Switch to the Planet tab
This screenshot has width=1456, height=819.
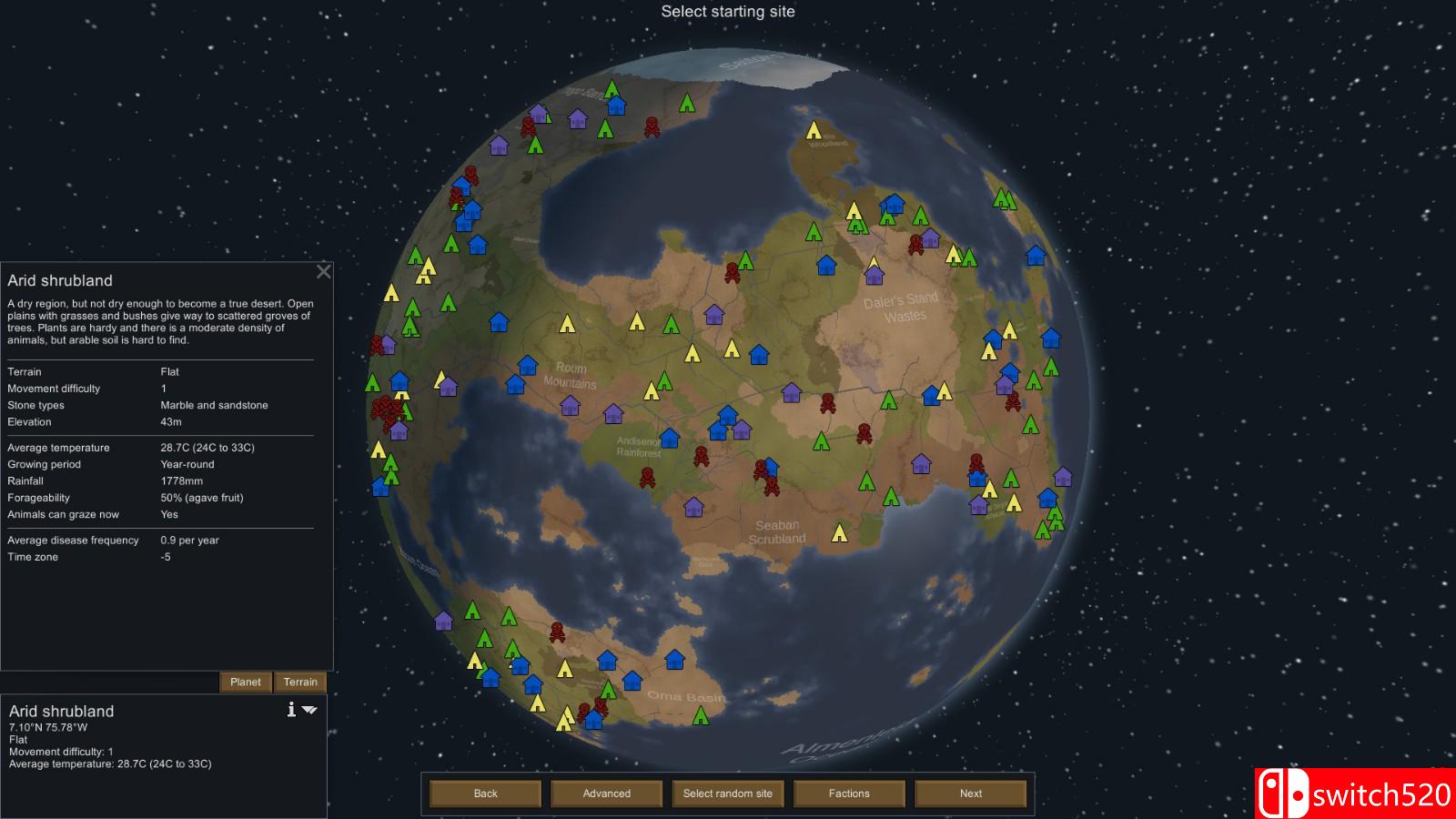click(246, 682)
